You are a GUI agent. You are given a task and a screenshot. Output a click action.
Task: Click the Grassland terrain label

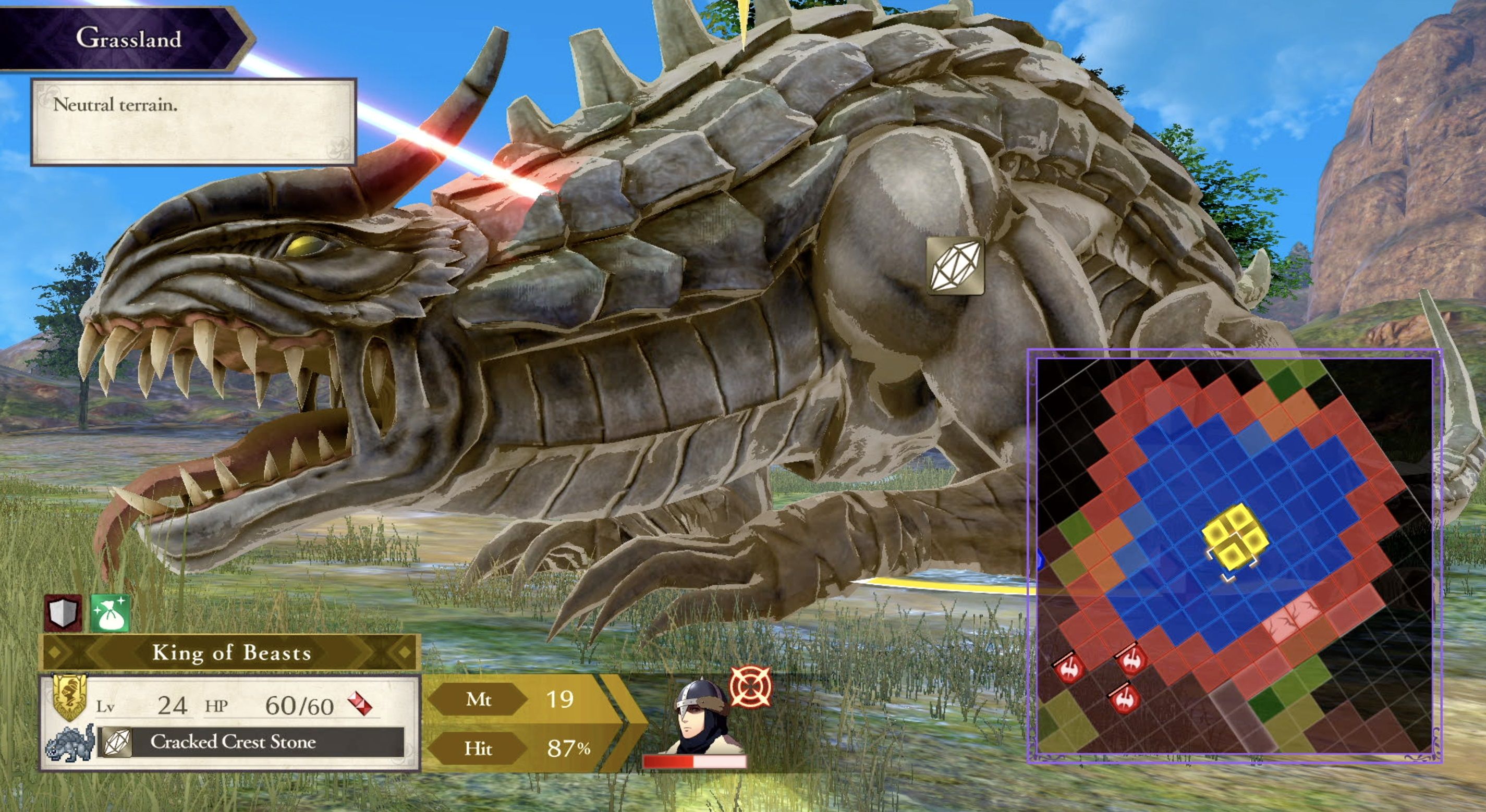pos(128,38)
